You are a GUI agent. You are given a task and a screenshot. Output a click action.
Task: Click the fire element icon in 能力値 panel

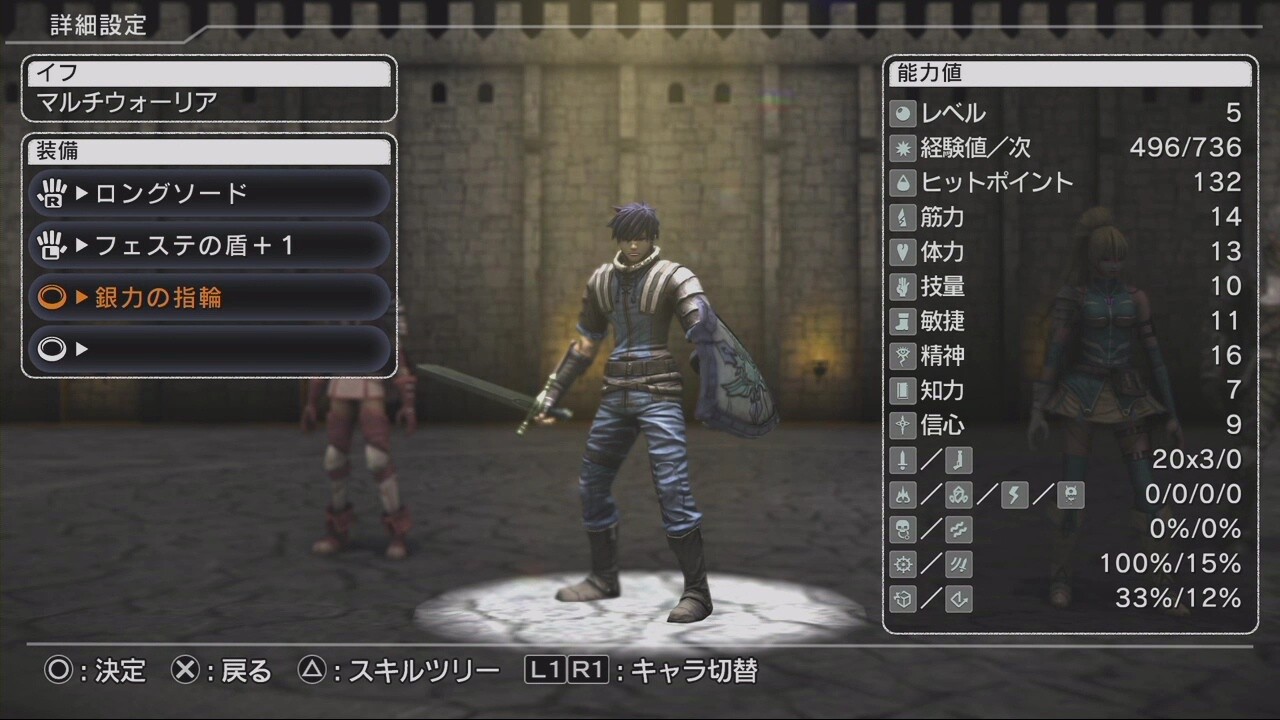(902, 495)
